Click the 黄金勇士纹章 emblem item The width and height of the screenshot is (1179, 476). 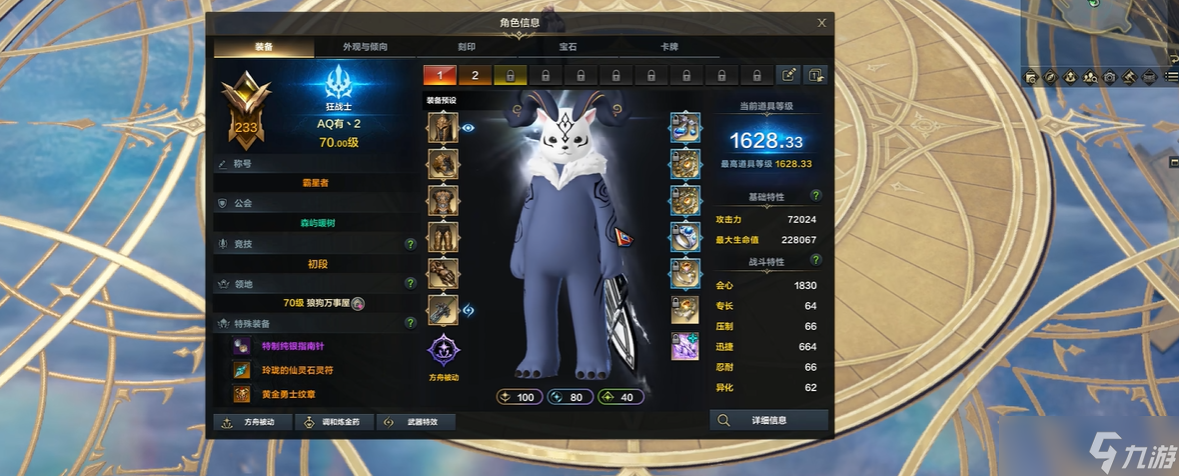coord(243,395)
